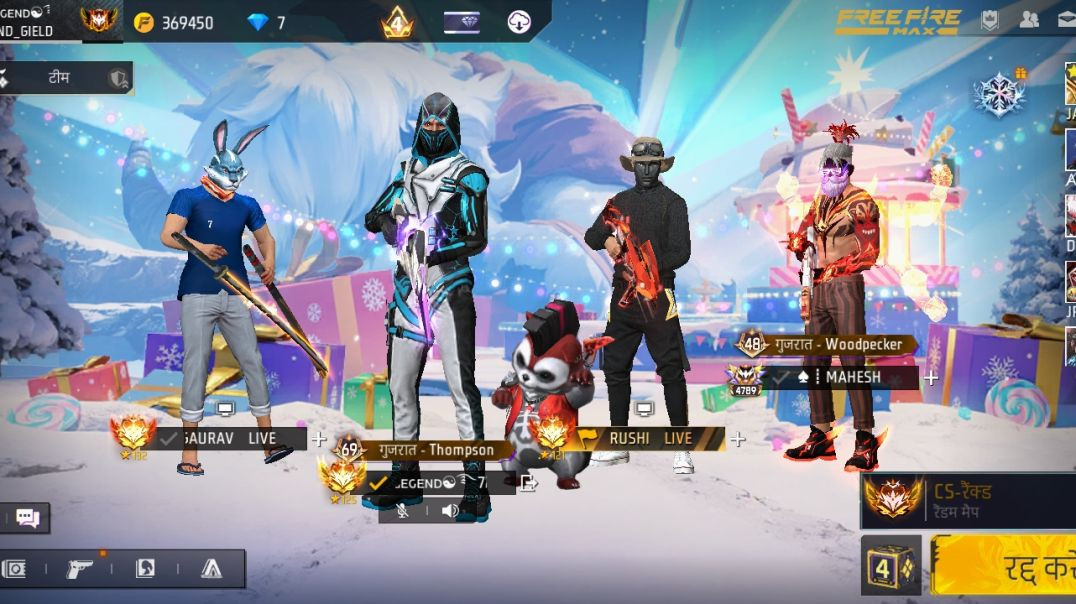Open the guild shield icon by logo
This screenshot has width=1076, height=604.
(x=990, y=19)
